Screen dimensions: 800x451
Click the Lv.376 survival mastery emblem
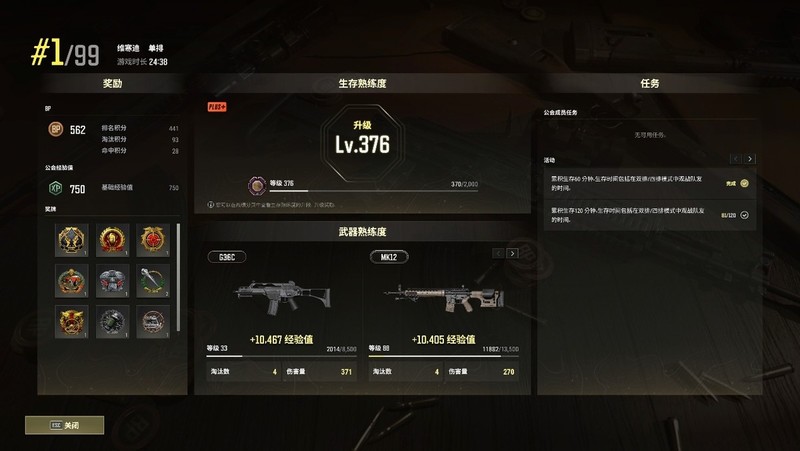pos(361,140)
